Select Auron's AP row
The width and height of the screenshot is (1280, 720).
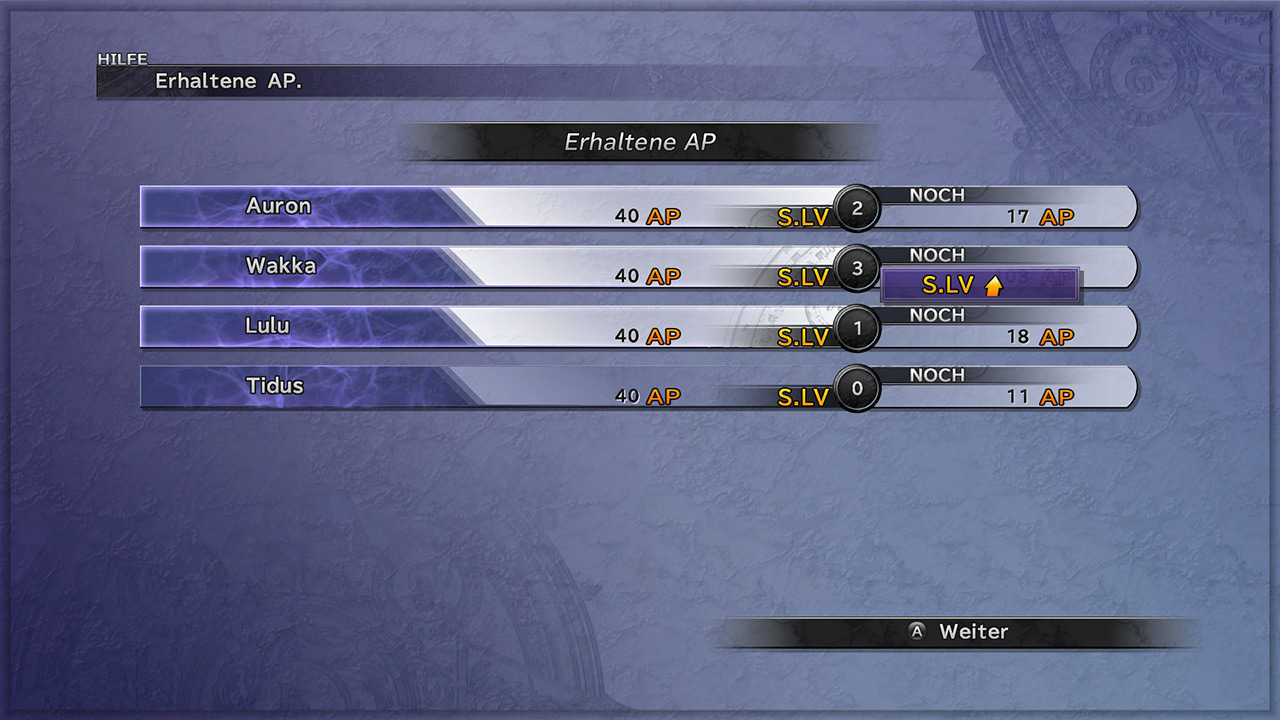[x=638, y=207]
